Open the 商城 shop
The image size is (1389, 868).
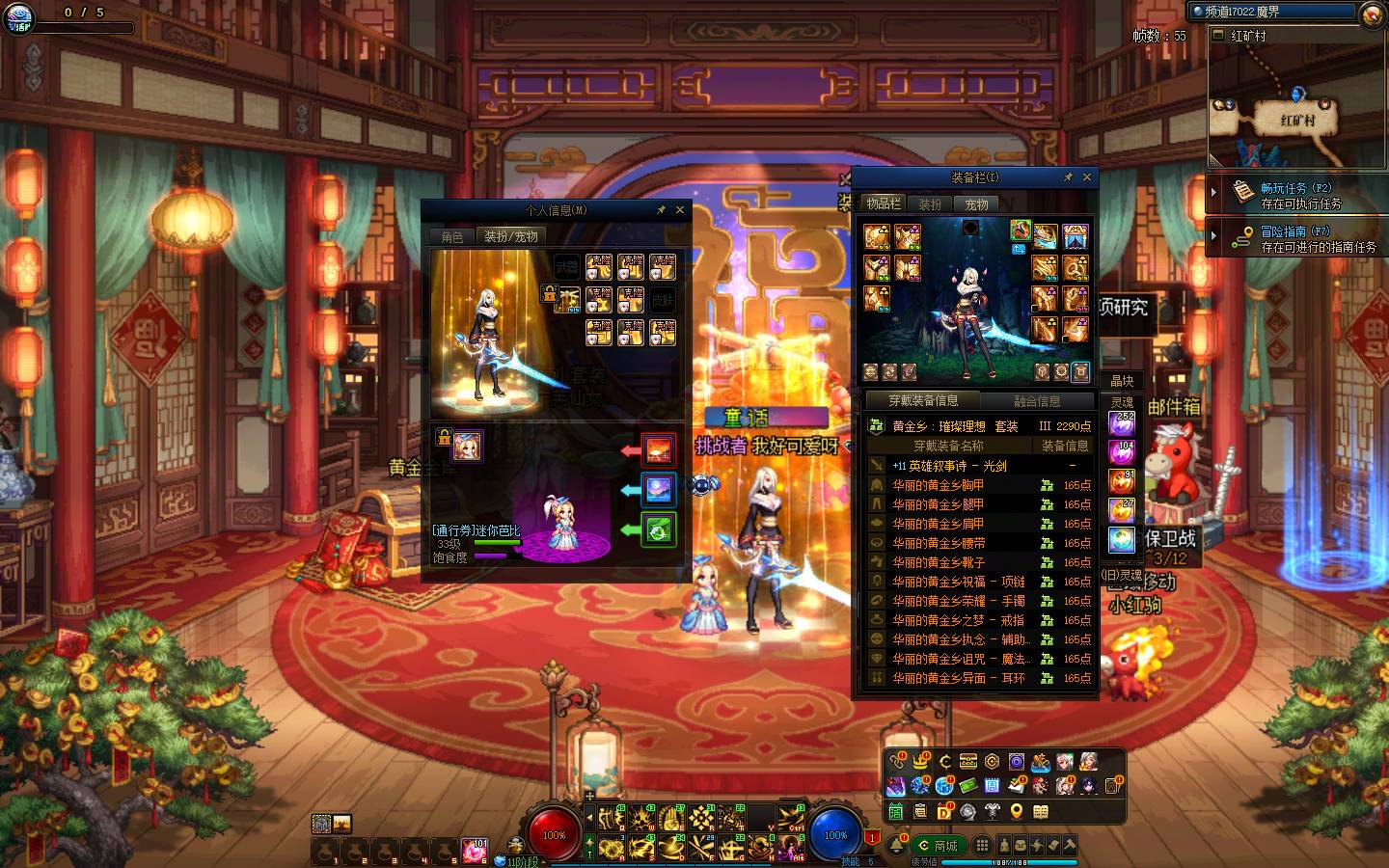tap(939, 846)
